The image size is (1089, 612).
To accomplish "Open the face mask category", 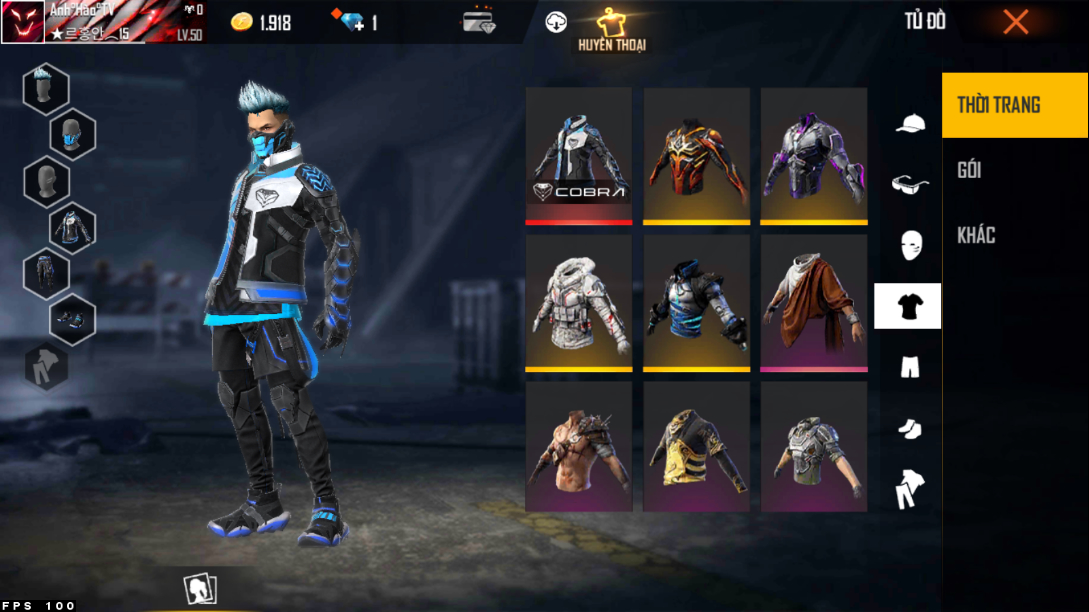I will pyautogui.click(x=908, y=245).
